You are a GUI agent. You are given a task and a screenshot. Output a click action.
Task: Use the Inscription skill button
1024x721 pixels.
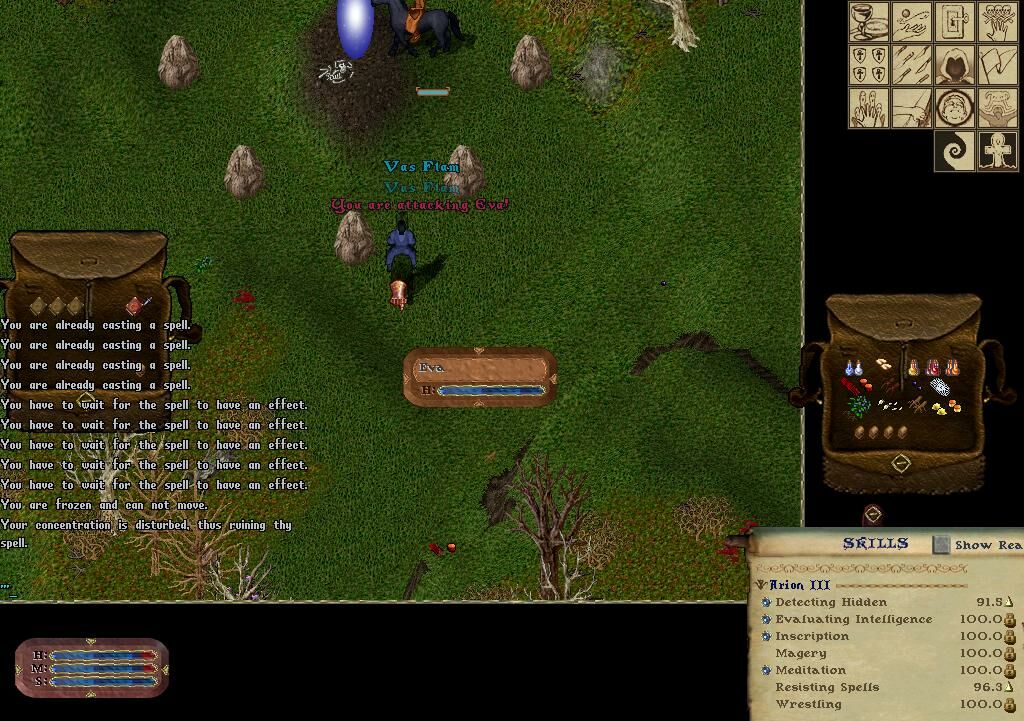click(766, 637)
